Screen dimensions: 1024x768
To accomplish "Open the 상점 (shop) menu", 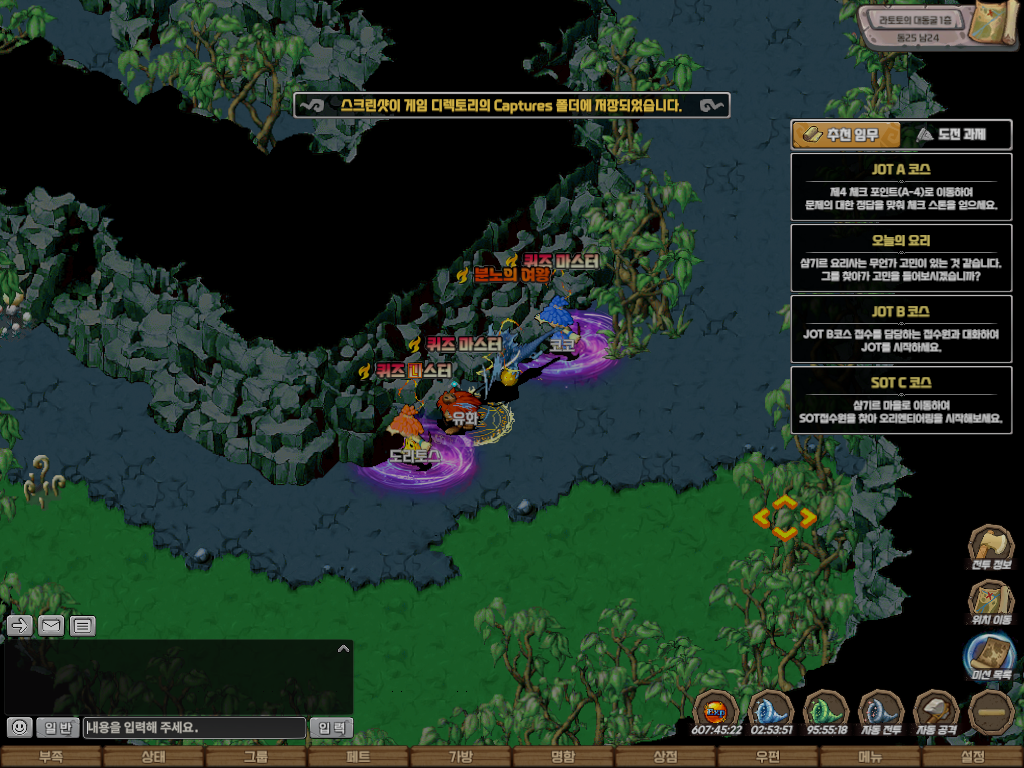I will 665,757.
